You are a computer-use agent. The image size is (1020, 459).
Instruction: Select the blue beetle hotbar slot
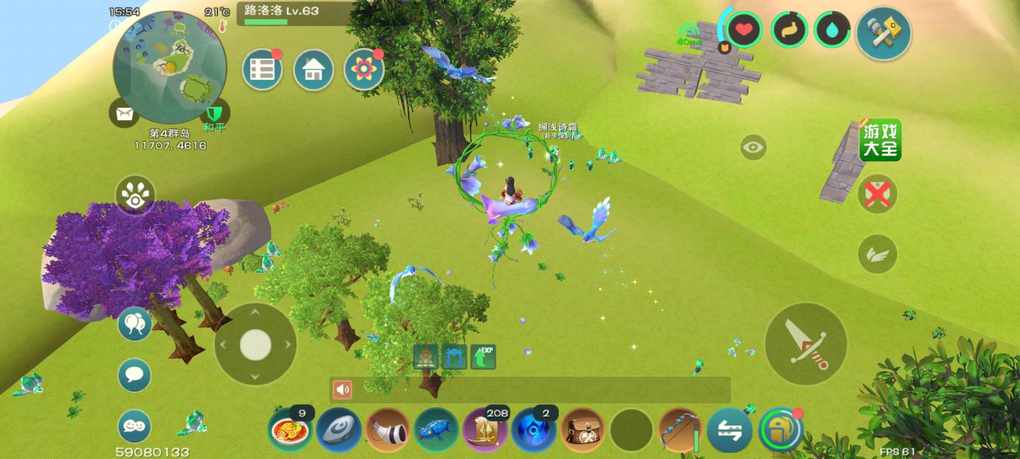pyautogui.click(x=436, y=430)
